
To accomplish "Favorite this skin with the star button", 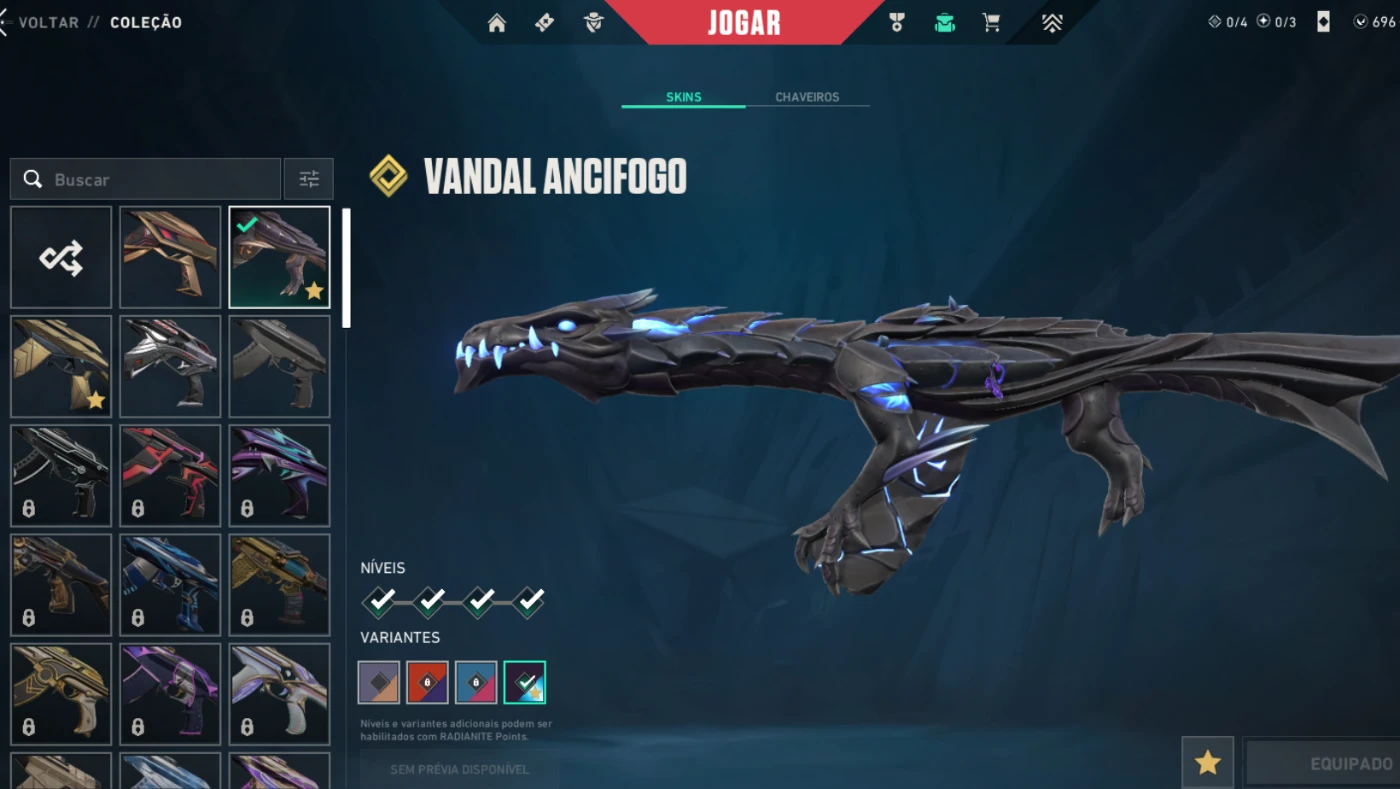I will [1207, 763].
